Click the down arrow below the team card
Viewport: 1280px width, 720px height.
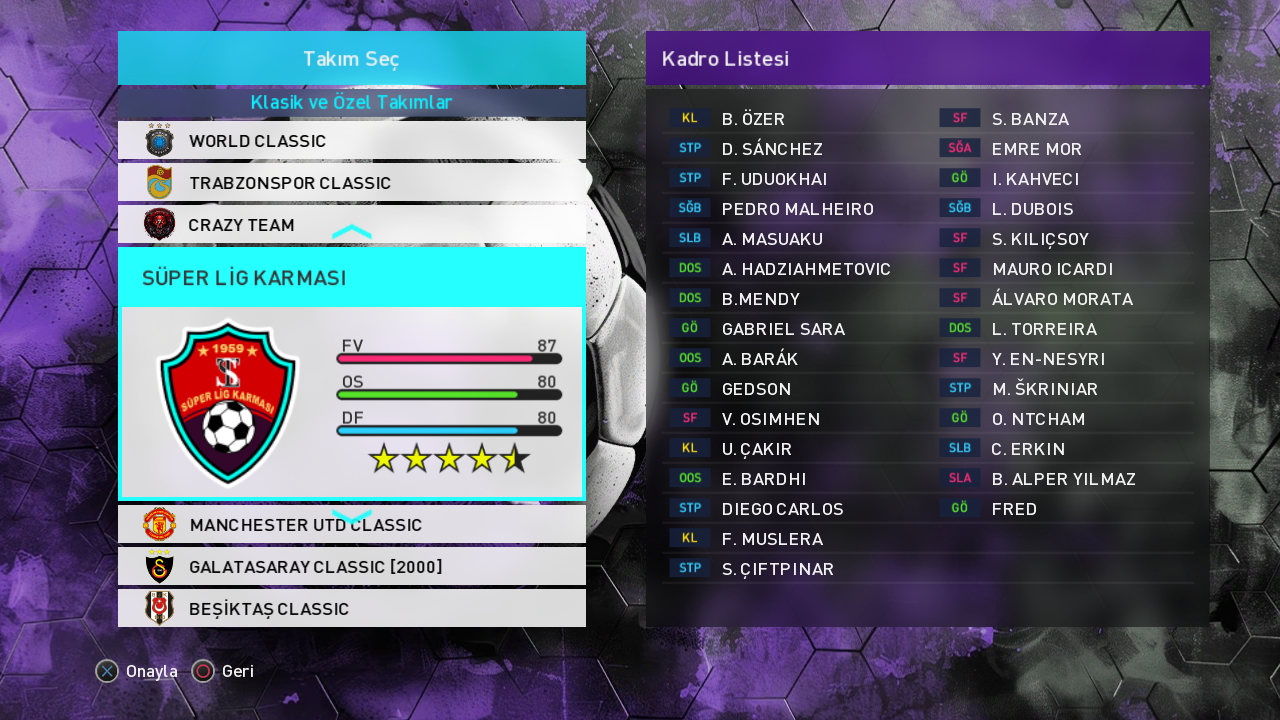tap(351, 516)
